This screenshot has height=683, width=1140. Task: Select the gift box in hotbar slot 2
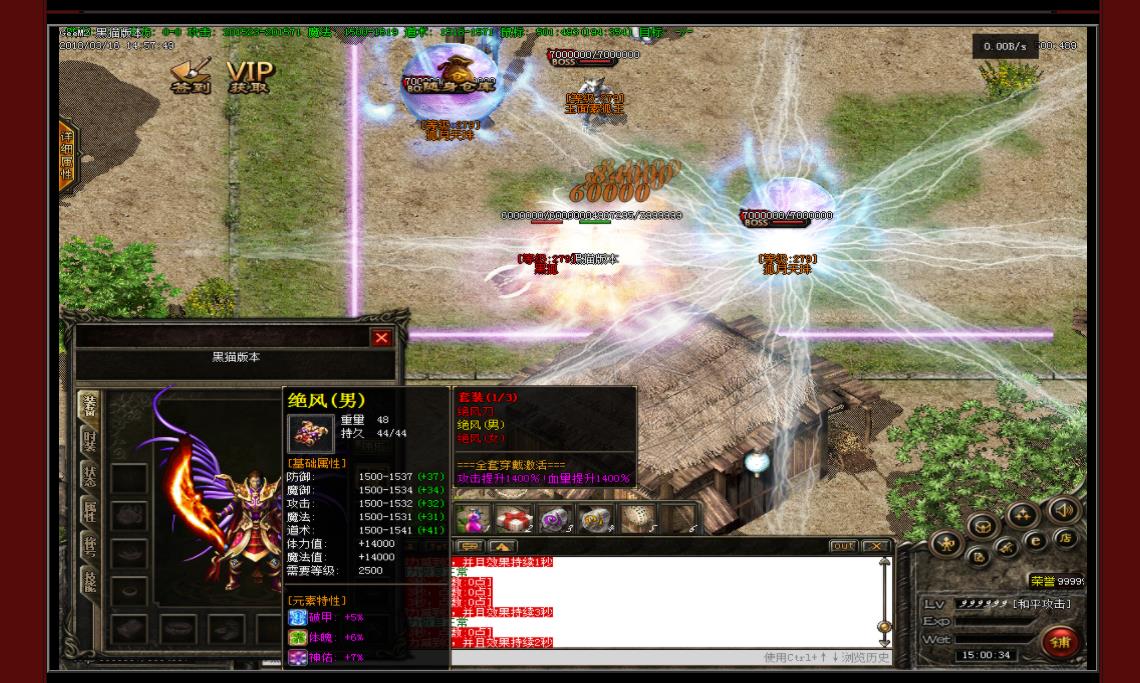point(515,520)
